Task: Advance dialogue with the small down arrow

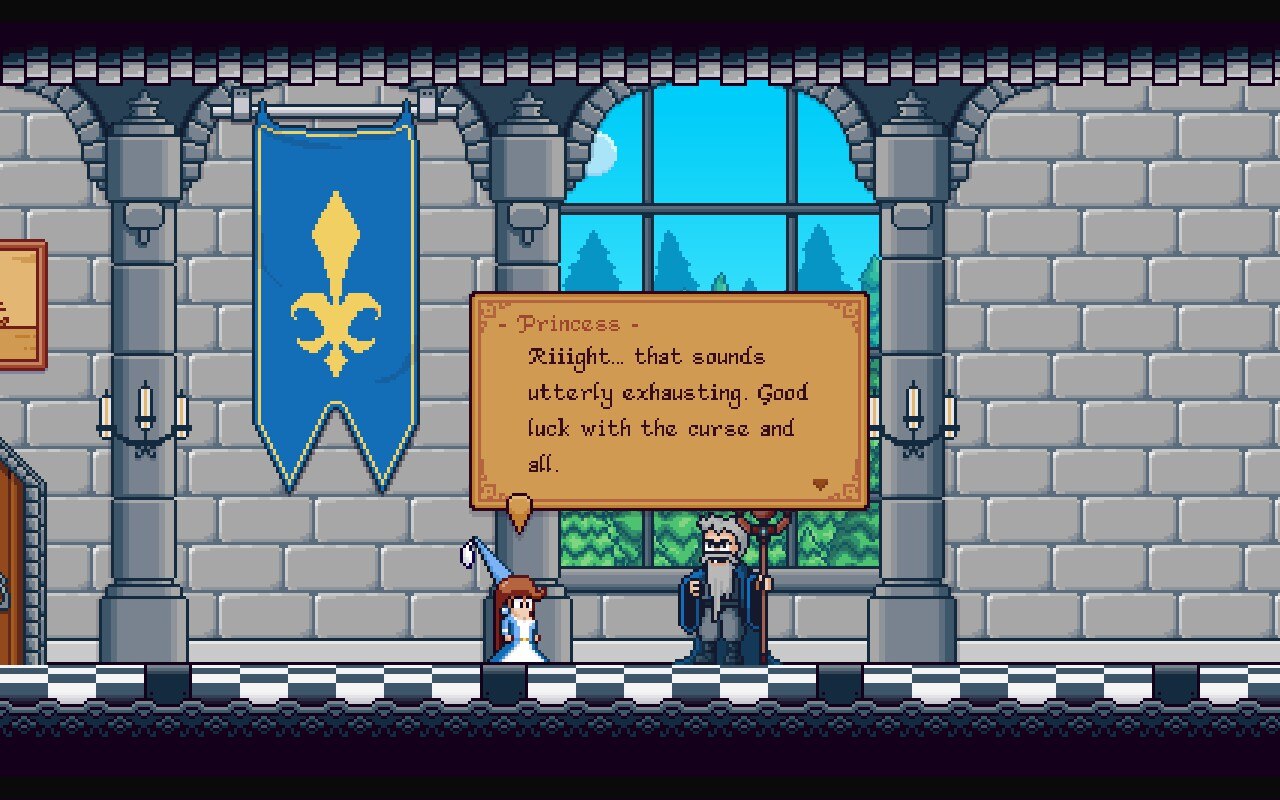Action: click(x=820, y=484)
